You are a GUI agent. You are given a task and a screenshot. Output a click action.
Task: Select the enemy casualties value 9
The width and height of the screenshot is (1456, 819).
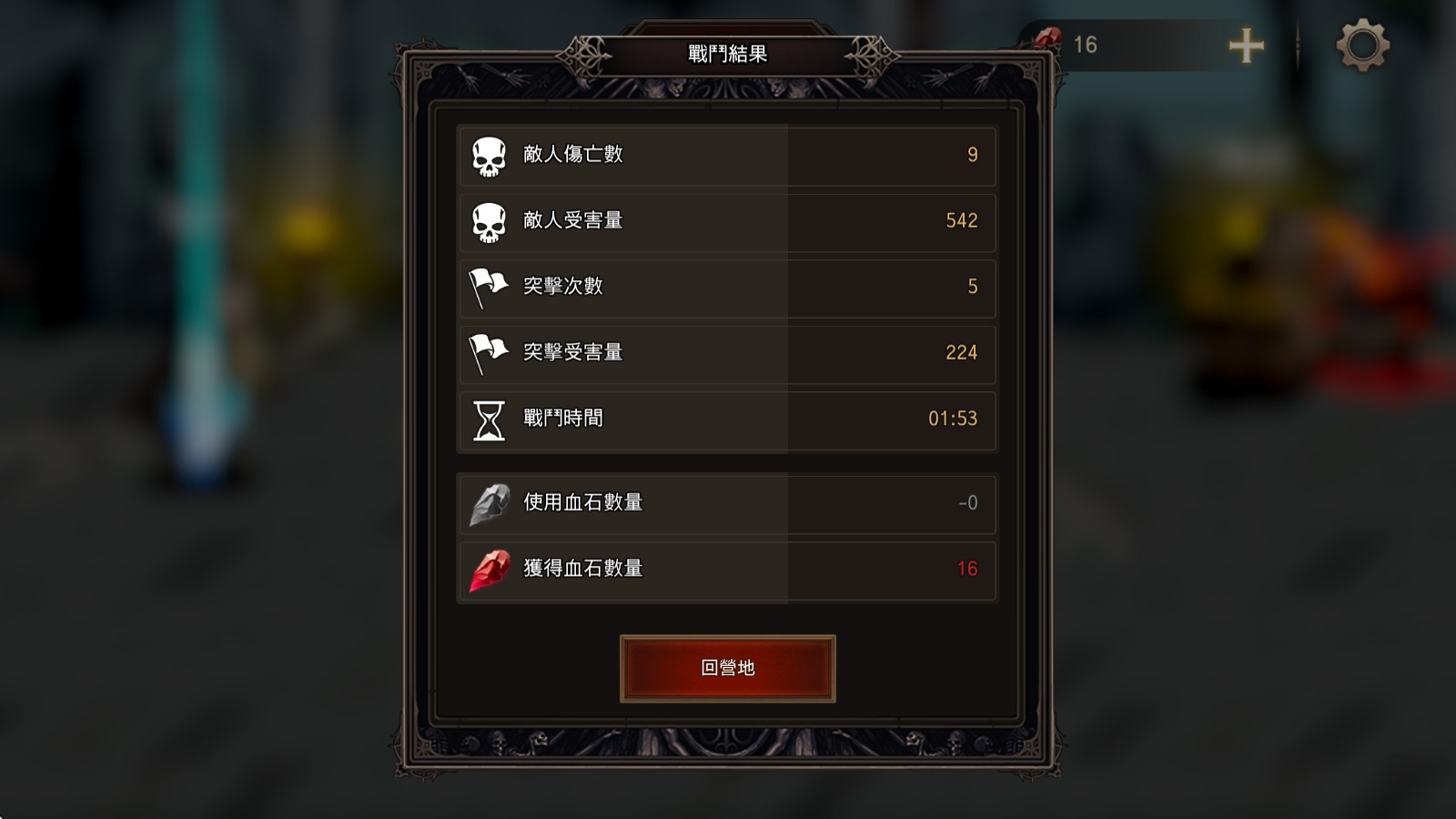coord(972,156)
